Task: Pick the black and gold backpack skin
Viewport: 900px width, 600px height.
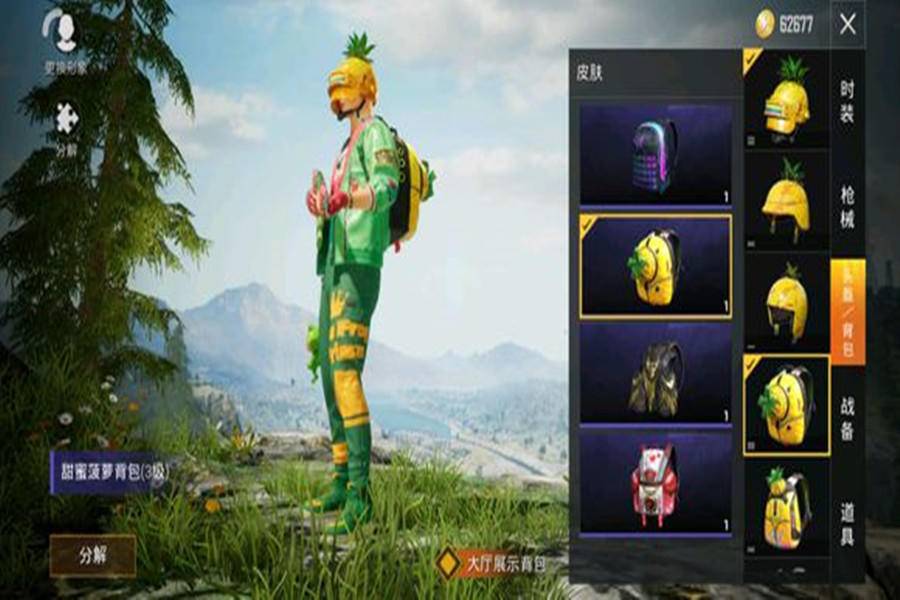Action: (655, 373)
